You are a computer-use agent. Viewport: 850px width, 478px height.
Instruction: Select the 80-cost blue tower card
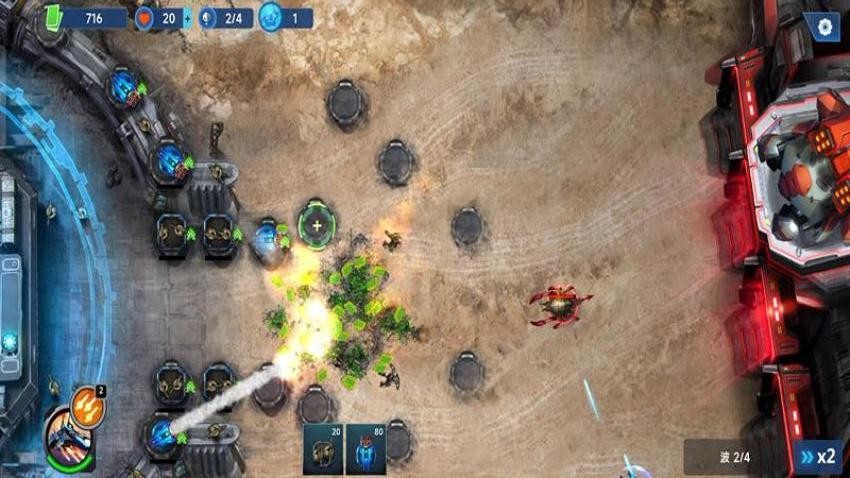click(x=364, y=449)
